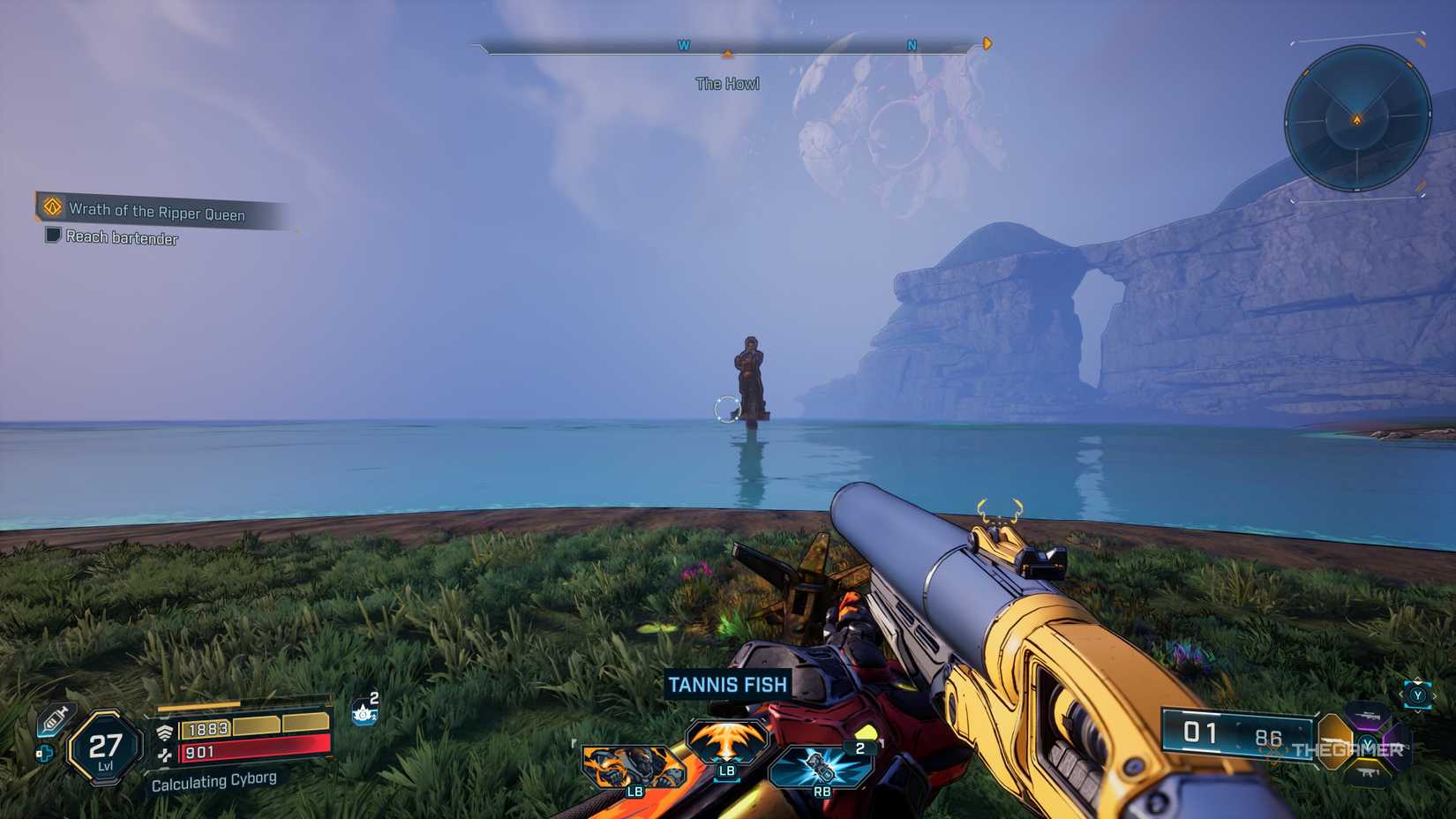Check off the Reach bartender objective box
The image size is (1456, 819).
[x=52, y=237]
